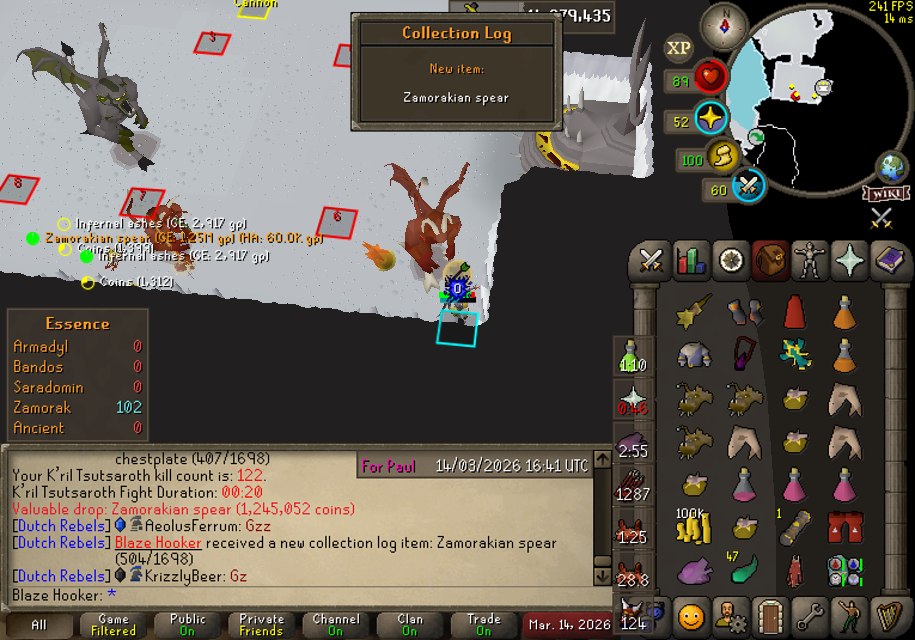
Task: Activate quick-prayers via the prayer orb
Action: click(x=710, y=119)
